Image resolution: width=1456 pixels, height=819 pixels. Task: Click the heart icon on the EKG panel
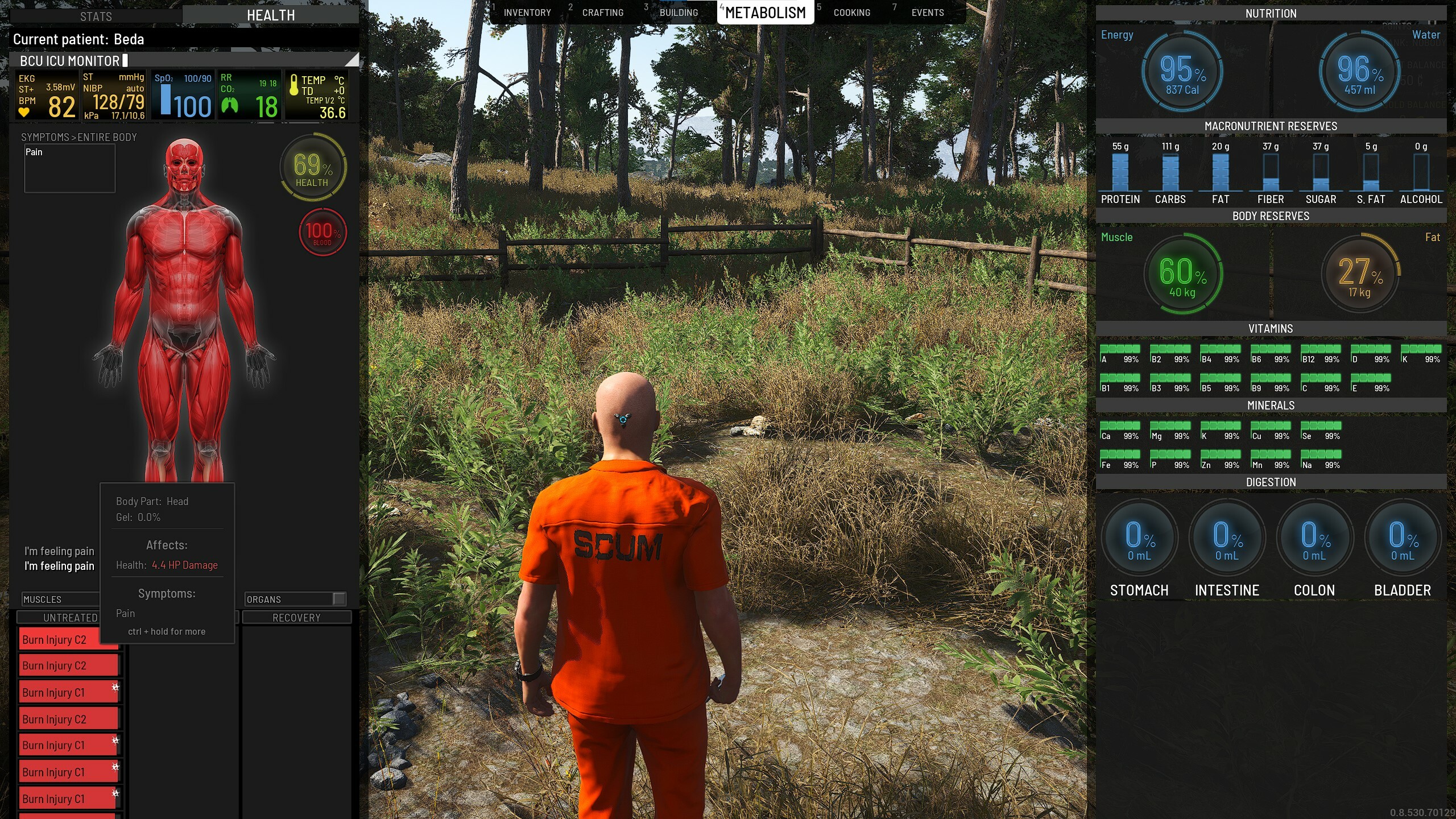tap(24, 111)
